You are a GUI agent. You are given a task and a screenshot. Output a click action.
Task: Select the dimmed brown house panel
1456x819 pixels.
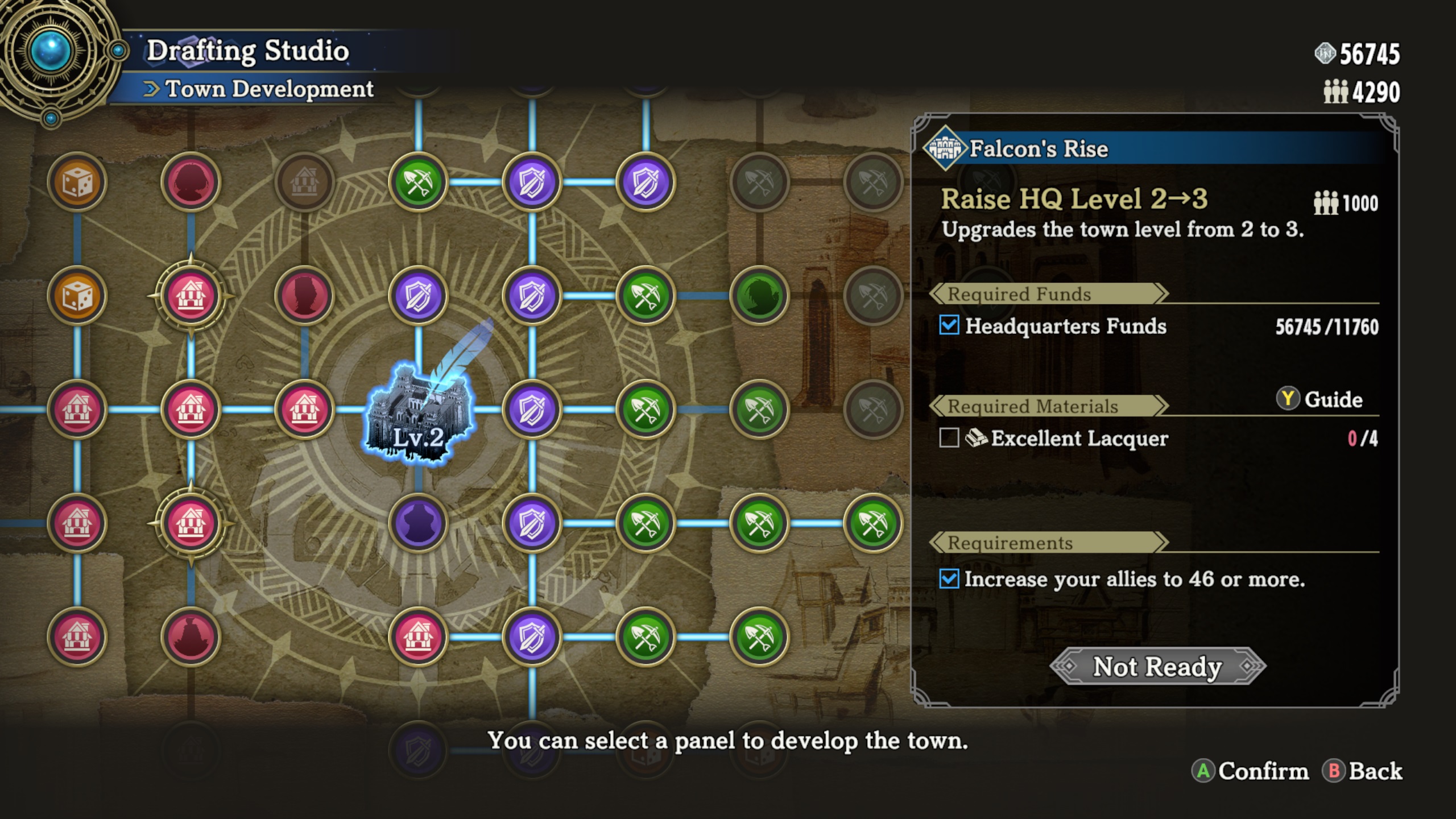tap(304, 182)
